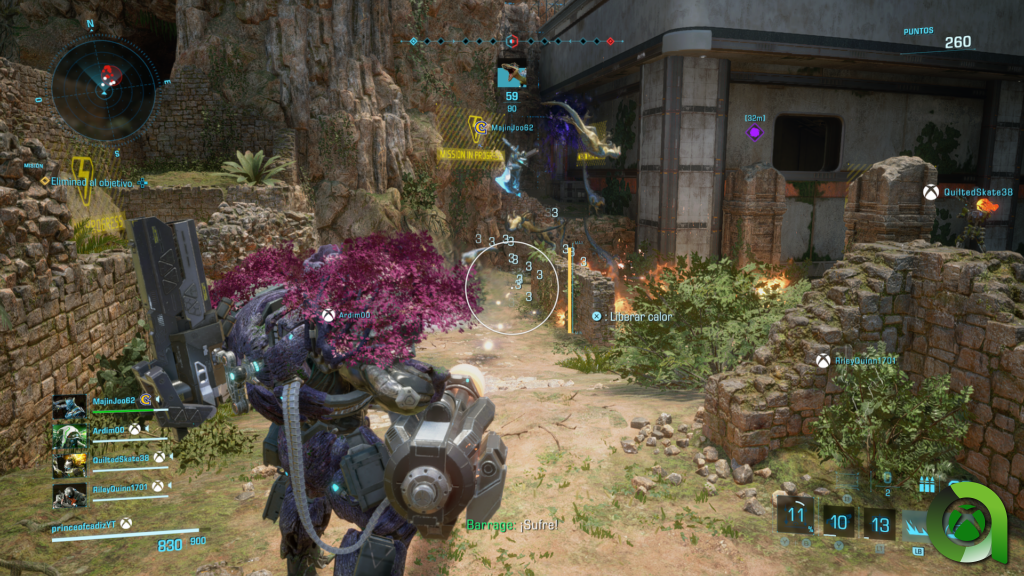Click the target dinosaur portrait icon
Screen dimensions: 1024x576
click(x=512, y=74)
